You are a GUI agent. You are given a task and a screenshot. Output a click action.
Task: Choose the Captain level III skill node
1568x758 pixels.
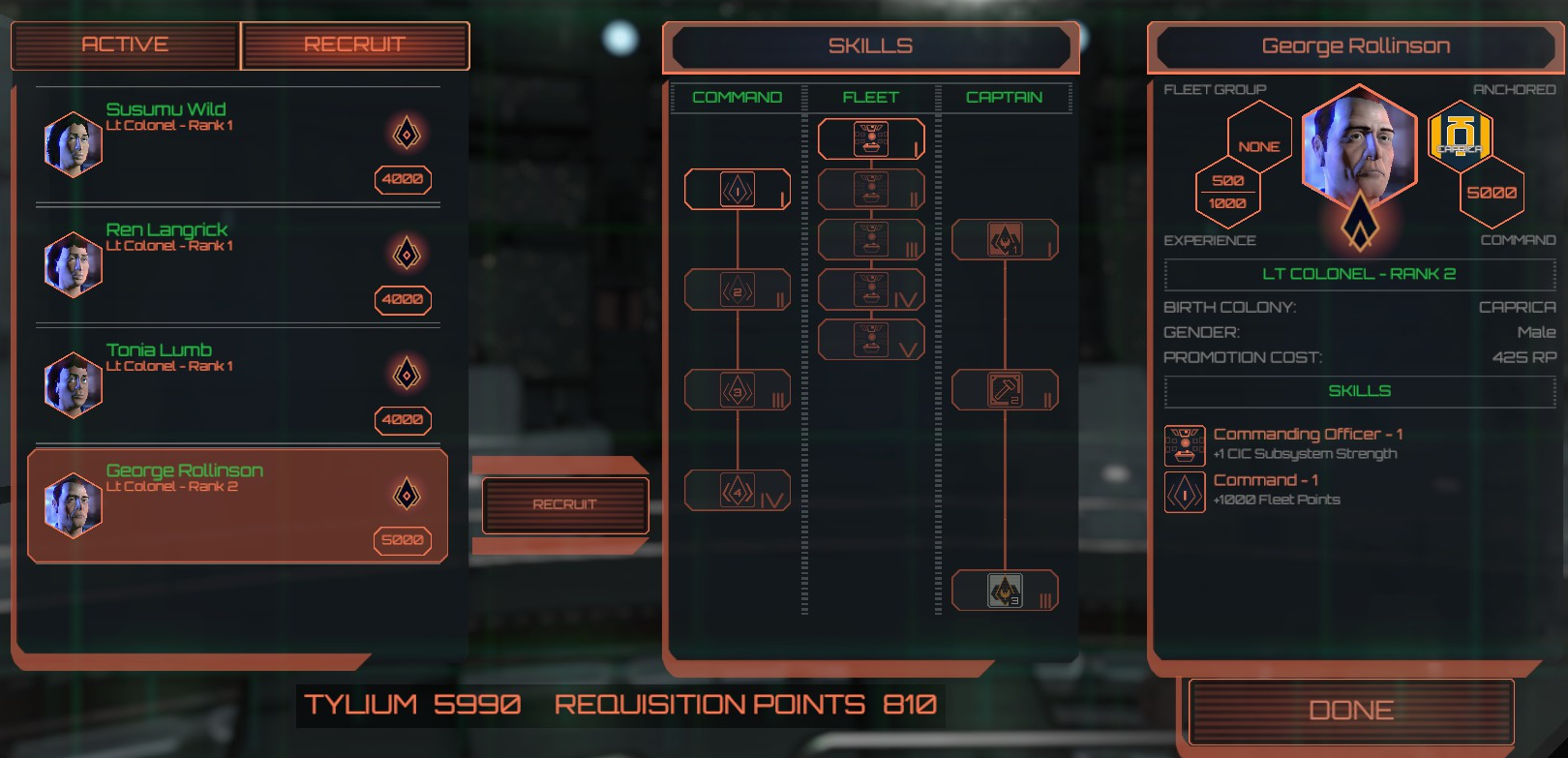pyautogui.click(x=1005, y=591)
